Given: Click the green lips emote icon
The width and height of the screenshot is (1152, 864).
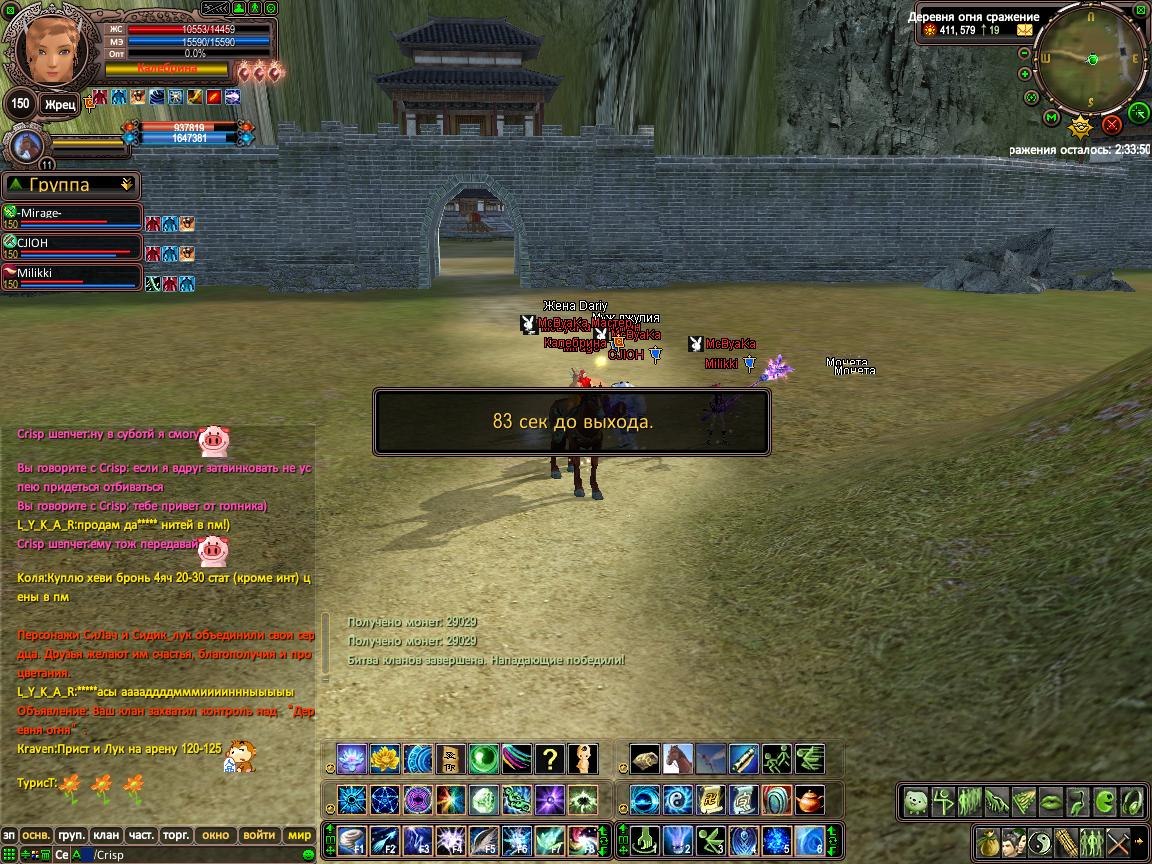Looking at the screenshot, I should pos(1050,801).
